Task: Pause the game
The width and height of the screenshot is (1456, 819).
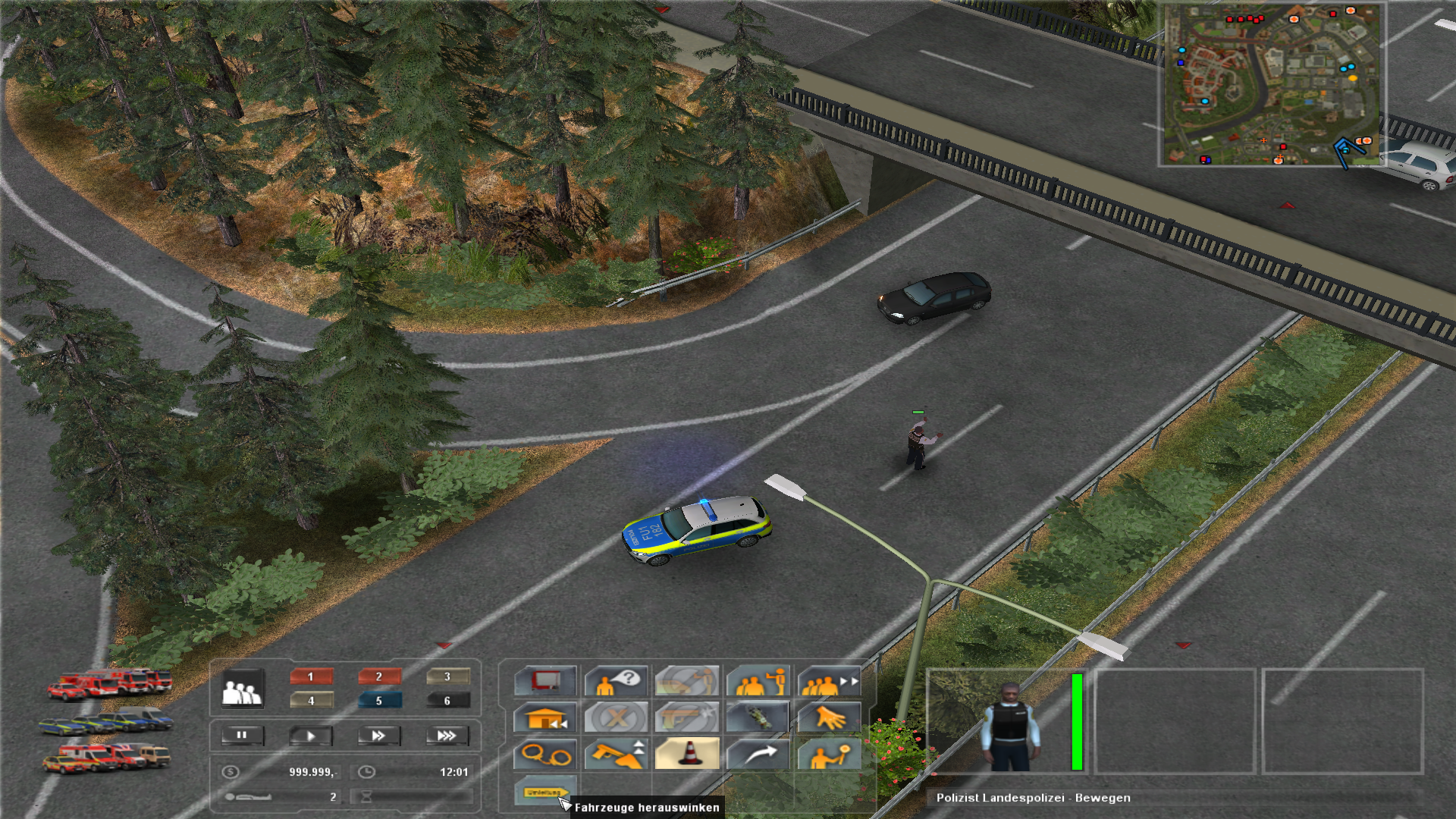Action: [x=242, y=735]
